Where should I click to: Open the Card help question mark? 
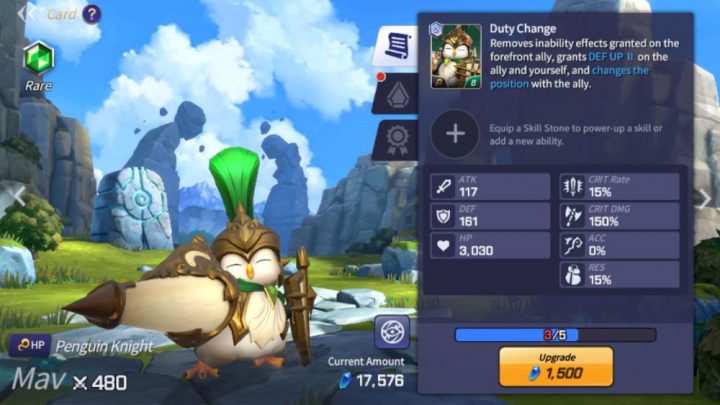point(92,14)
